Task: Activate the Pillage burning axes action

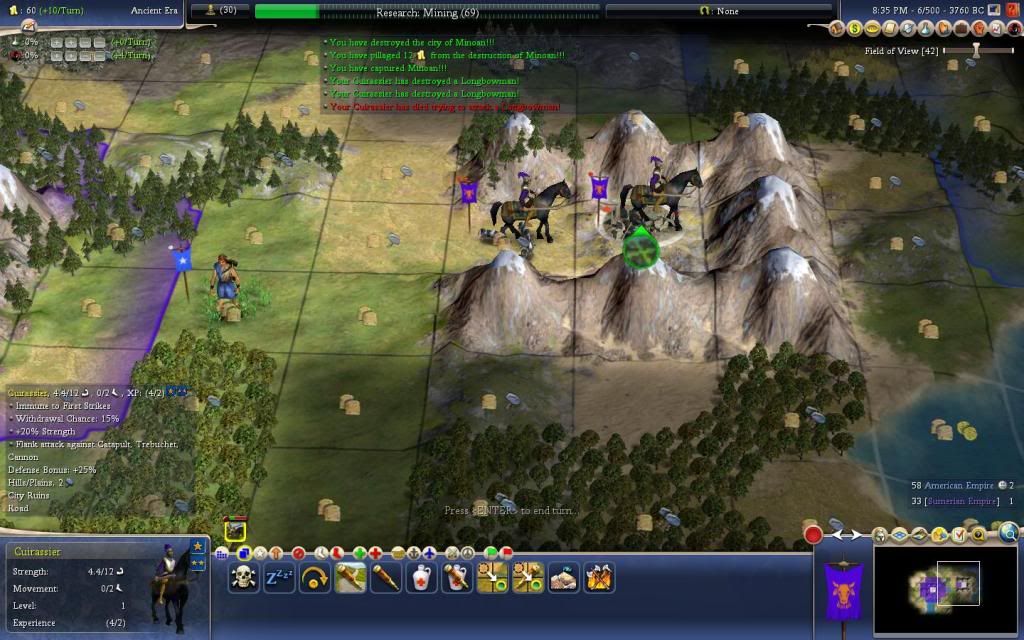Action: 599,578
